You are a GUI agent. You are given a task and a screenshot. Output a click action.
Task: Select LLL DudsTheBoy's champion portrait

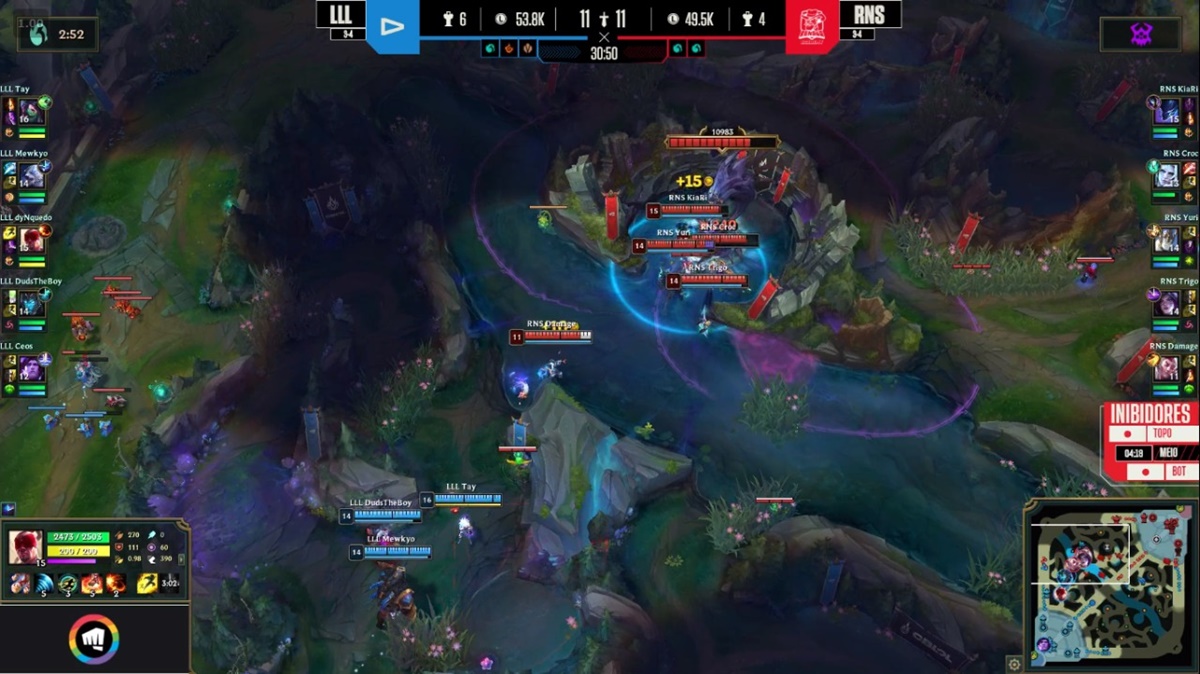(31, 304)
